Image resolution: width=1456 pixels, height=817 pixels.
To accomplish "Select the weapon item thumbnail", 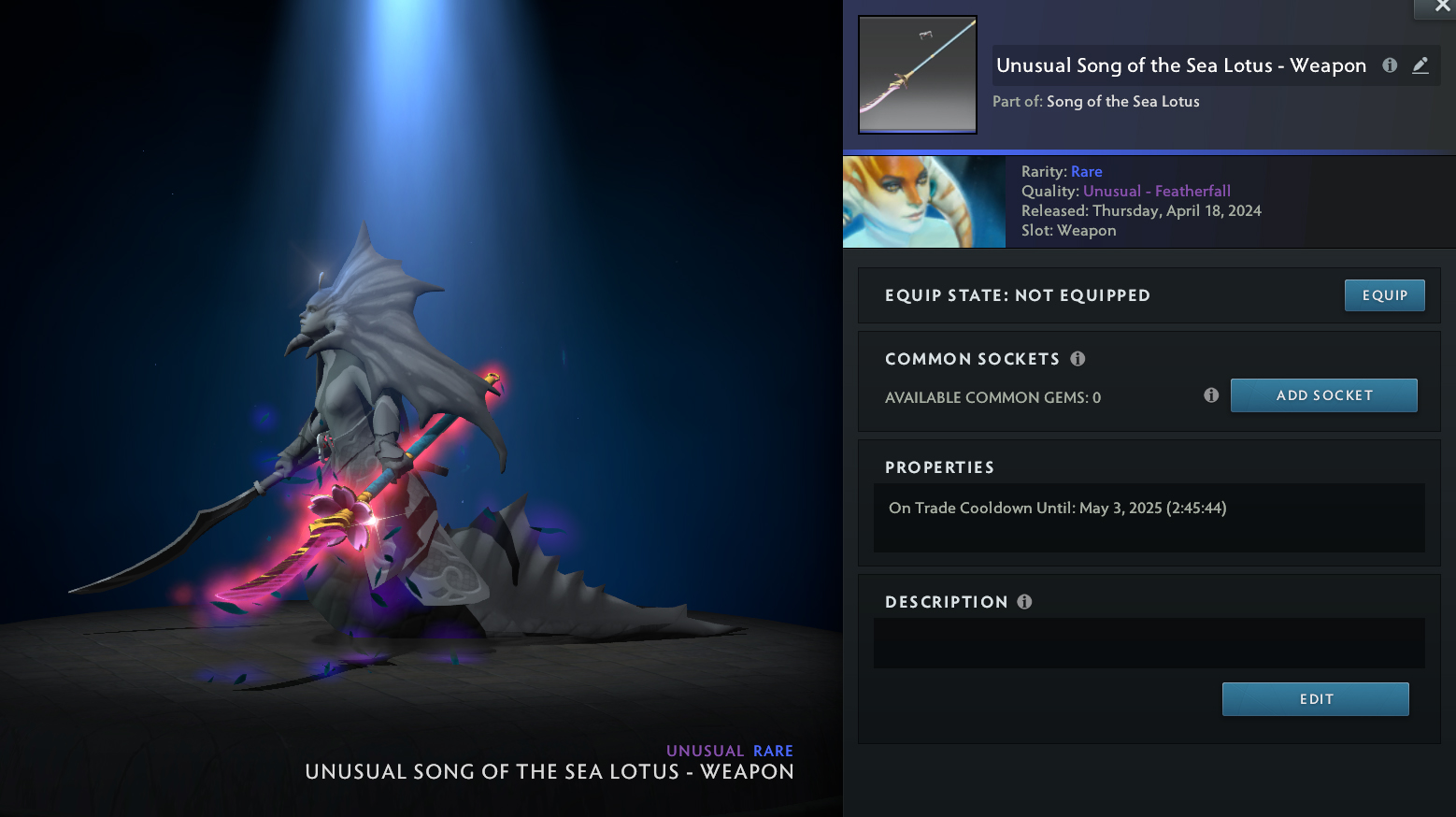I will [918, 75].
